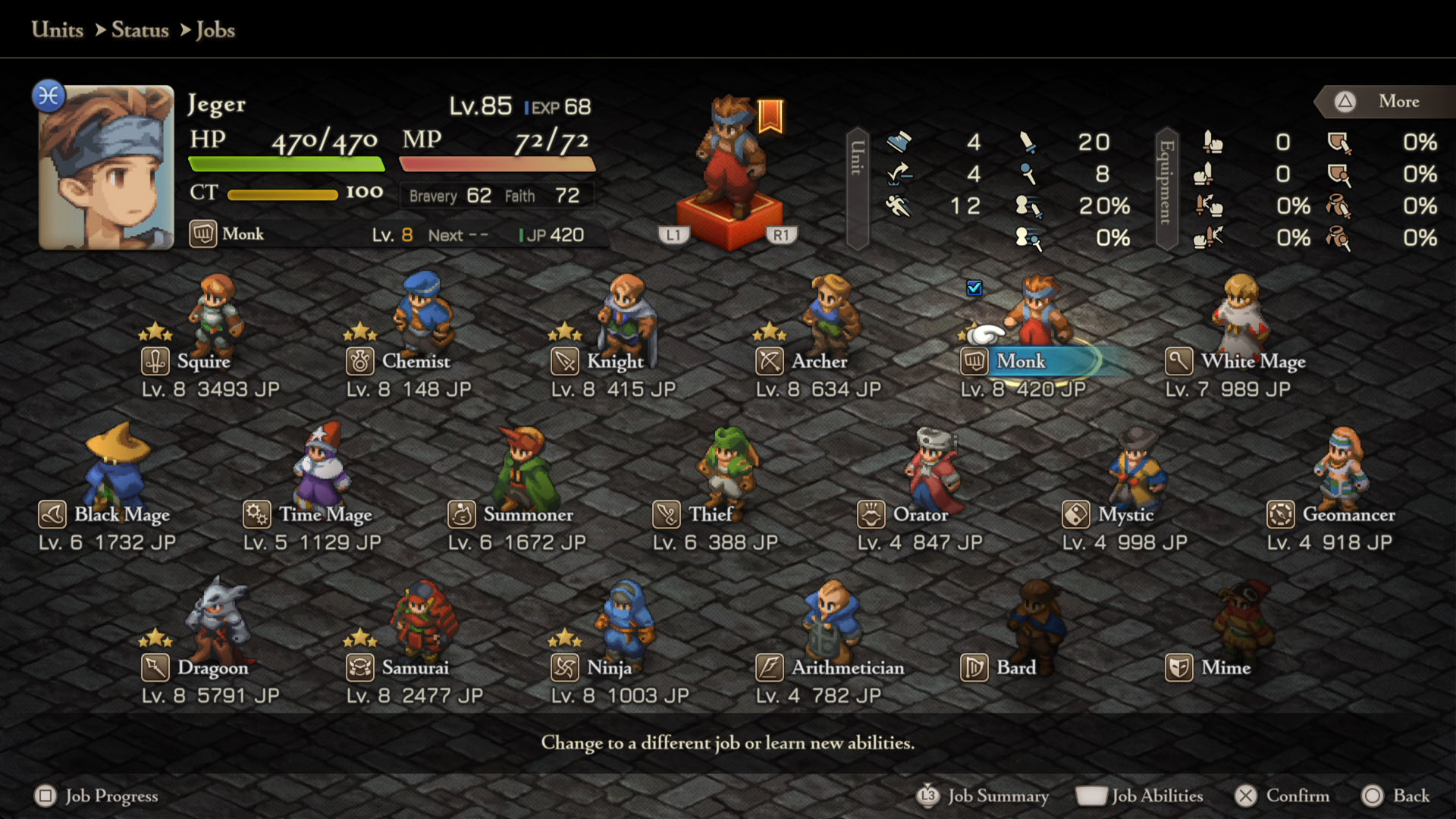Screen dimensions: 1456x819
Task: Choose the Samurai job
Action: (x=415, y=668)
